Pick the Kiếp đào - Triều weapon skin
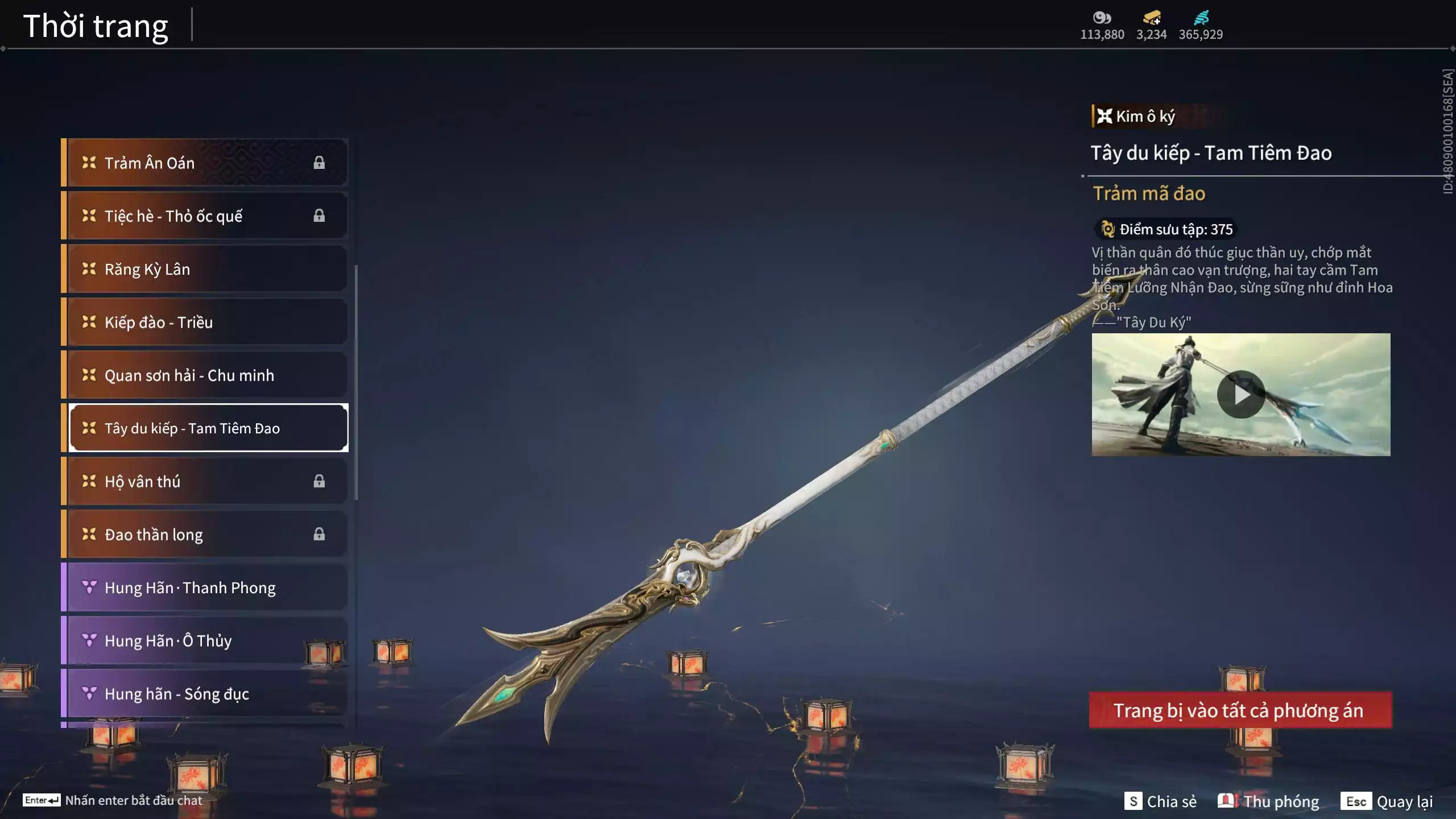The image size is (1456, 819). point(205,322)
